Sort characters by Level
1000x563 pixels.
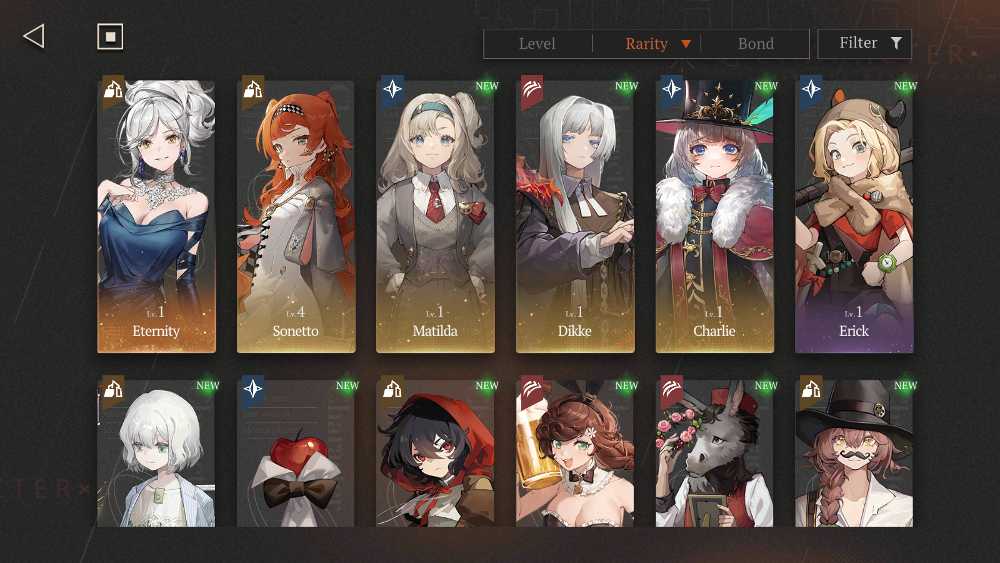pyautogui.click(x=537, y=44)
